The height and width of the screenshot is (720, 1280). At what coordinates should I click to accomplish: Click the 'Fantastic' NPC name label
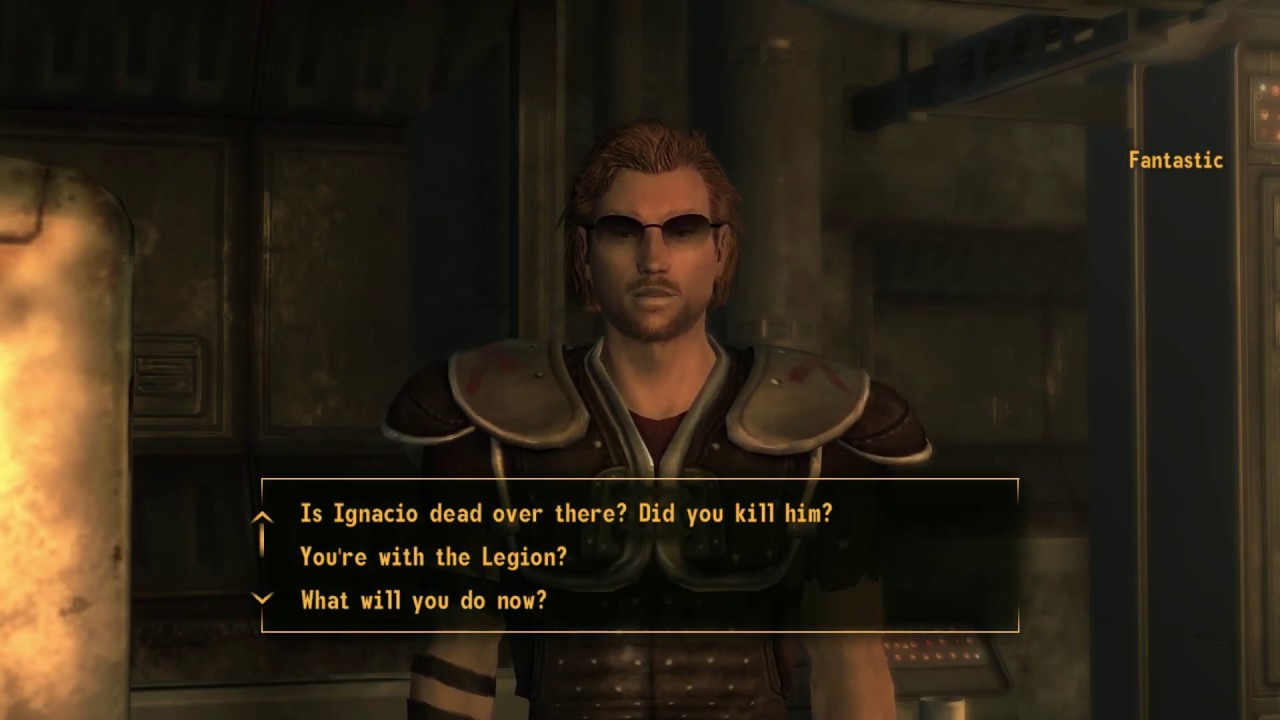pyautogui.click(x=1176, y=160)
